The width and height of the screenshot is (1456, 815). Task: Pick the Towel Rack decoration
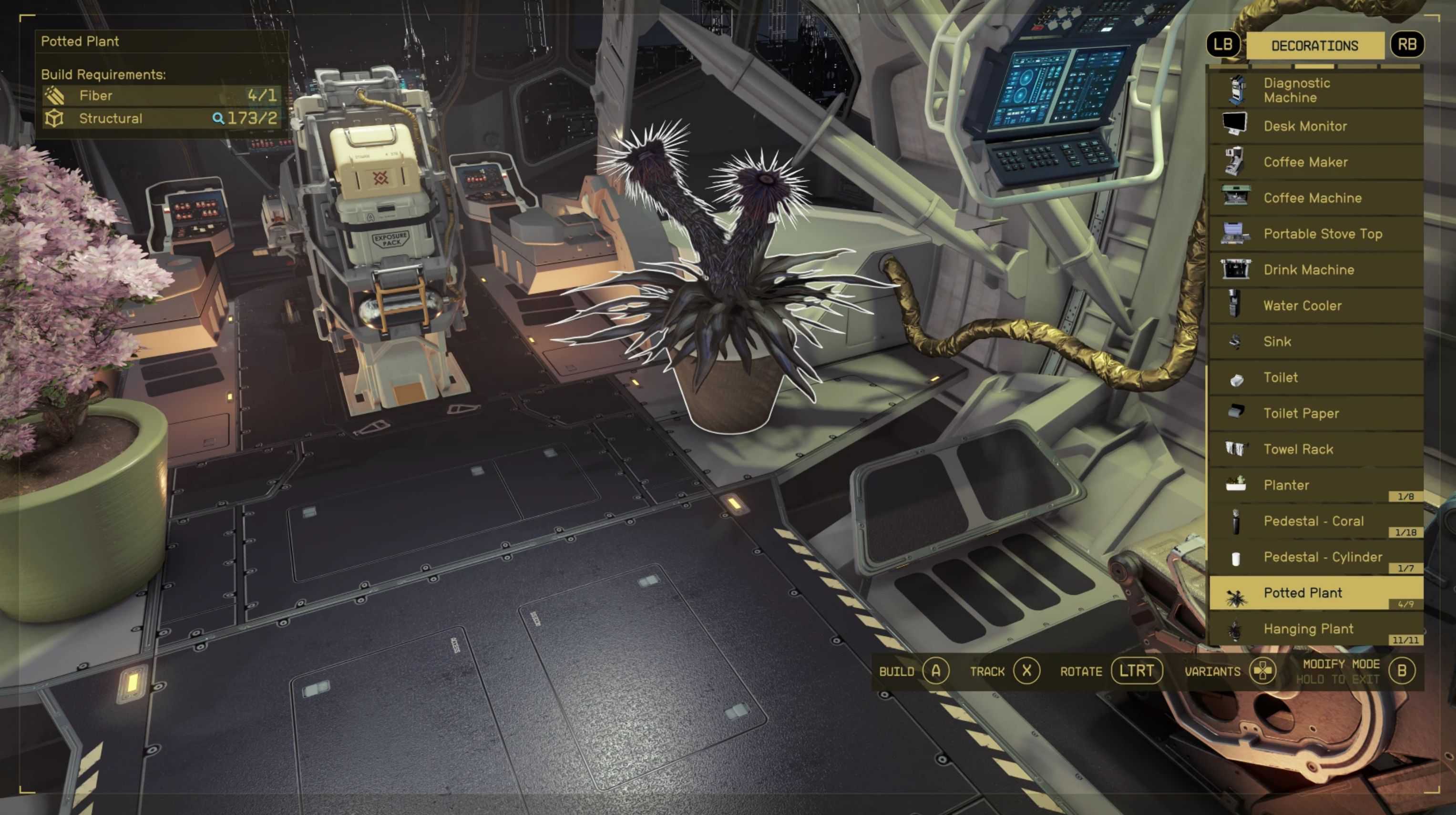[x=1315, y=449]
